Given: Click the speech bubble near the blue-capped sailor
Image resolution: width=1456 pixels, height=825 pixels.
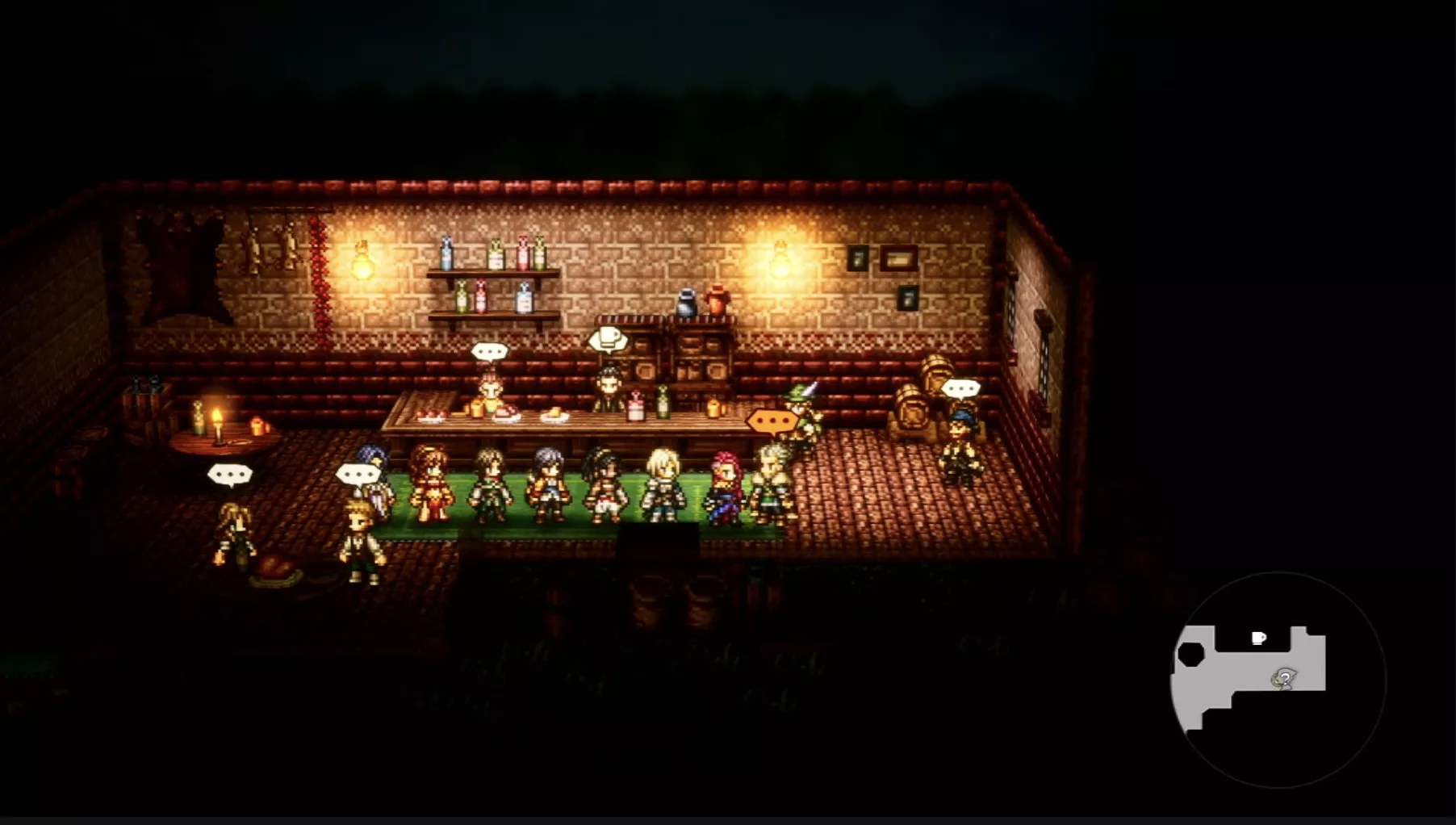Looking at the screenshot, I should click(960, 388).
